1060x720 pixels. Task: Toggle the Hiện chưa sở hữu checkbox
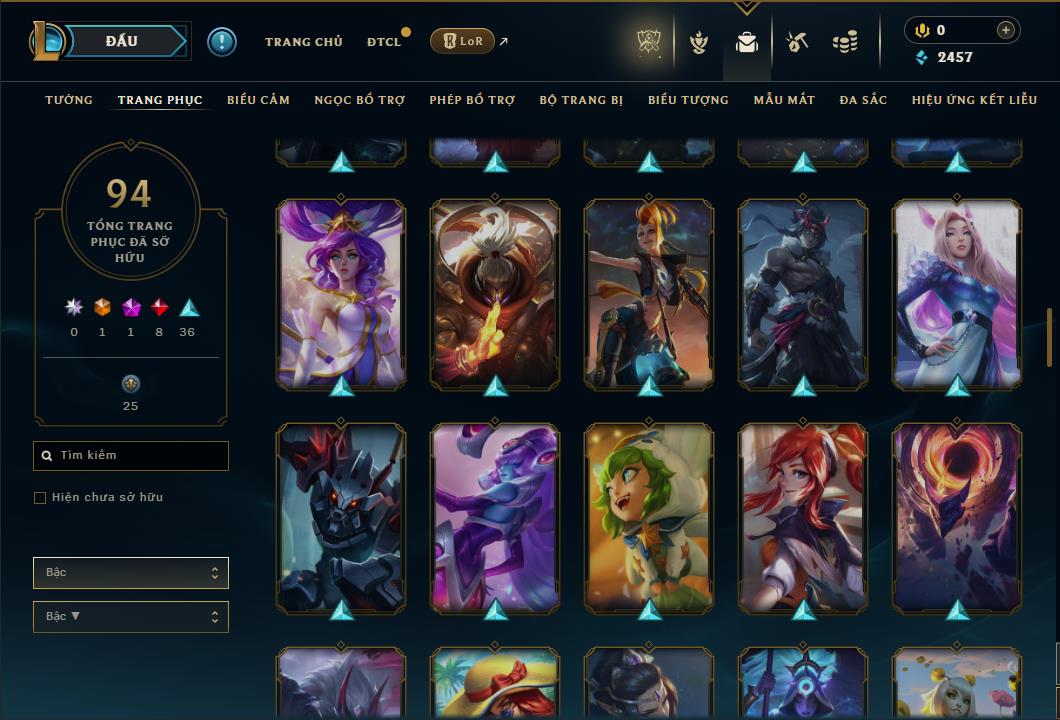pyautogui.click(x=40, y=498)
